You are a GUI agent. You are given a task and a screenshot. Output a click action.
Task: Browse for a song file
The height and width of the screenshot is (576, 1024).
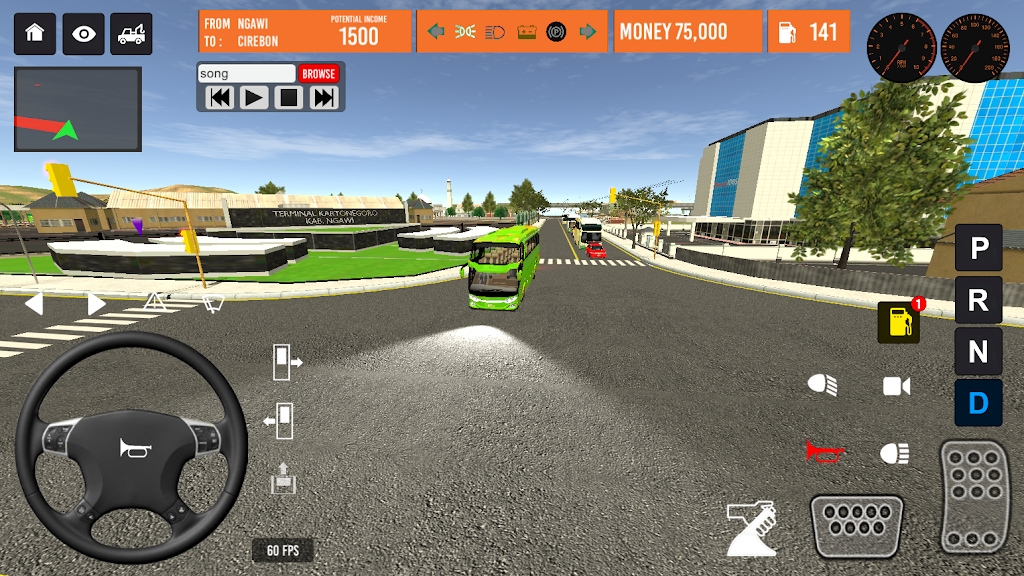pyautogui.click(x=319, y=74)
